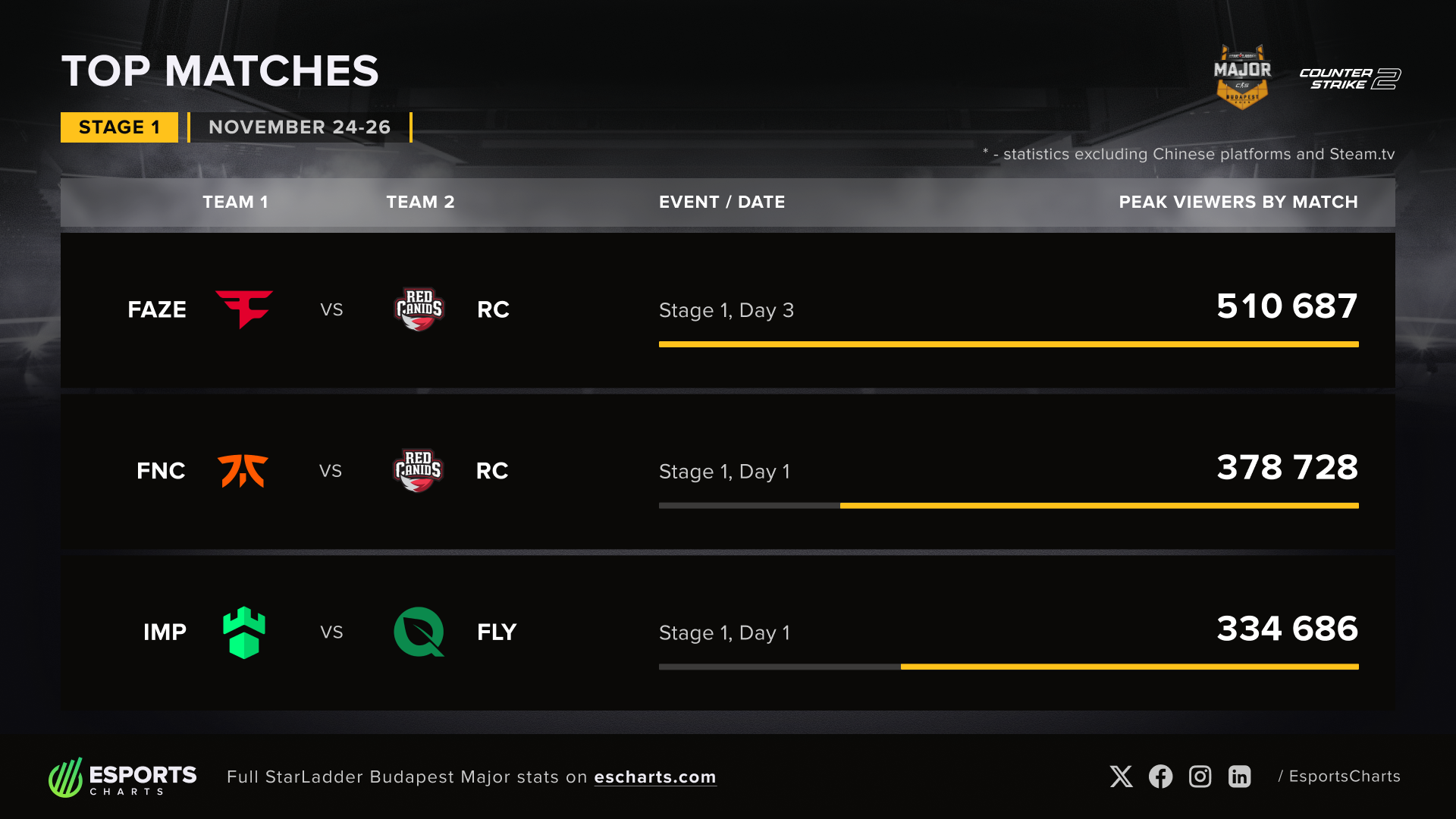Click the X social icon

(1121, 777)
